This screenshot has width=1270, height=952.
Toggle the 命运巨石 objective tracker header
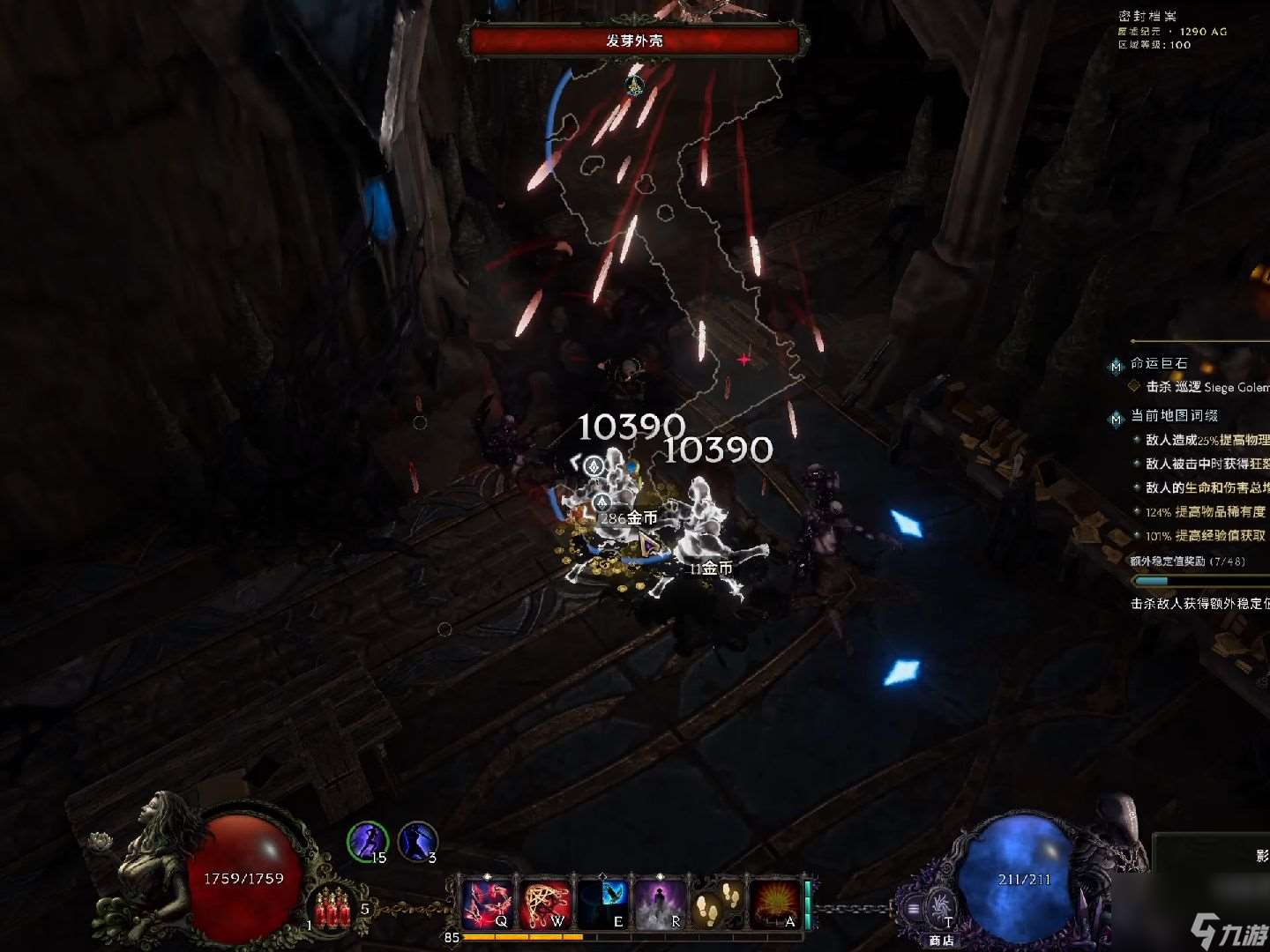pos(1158,363)
